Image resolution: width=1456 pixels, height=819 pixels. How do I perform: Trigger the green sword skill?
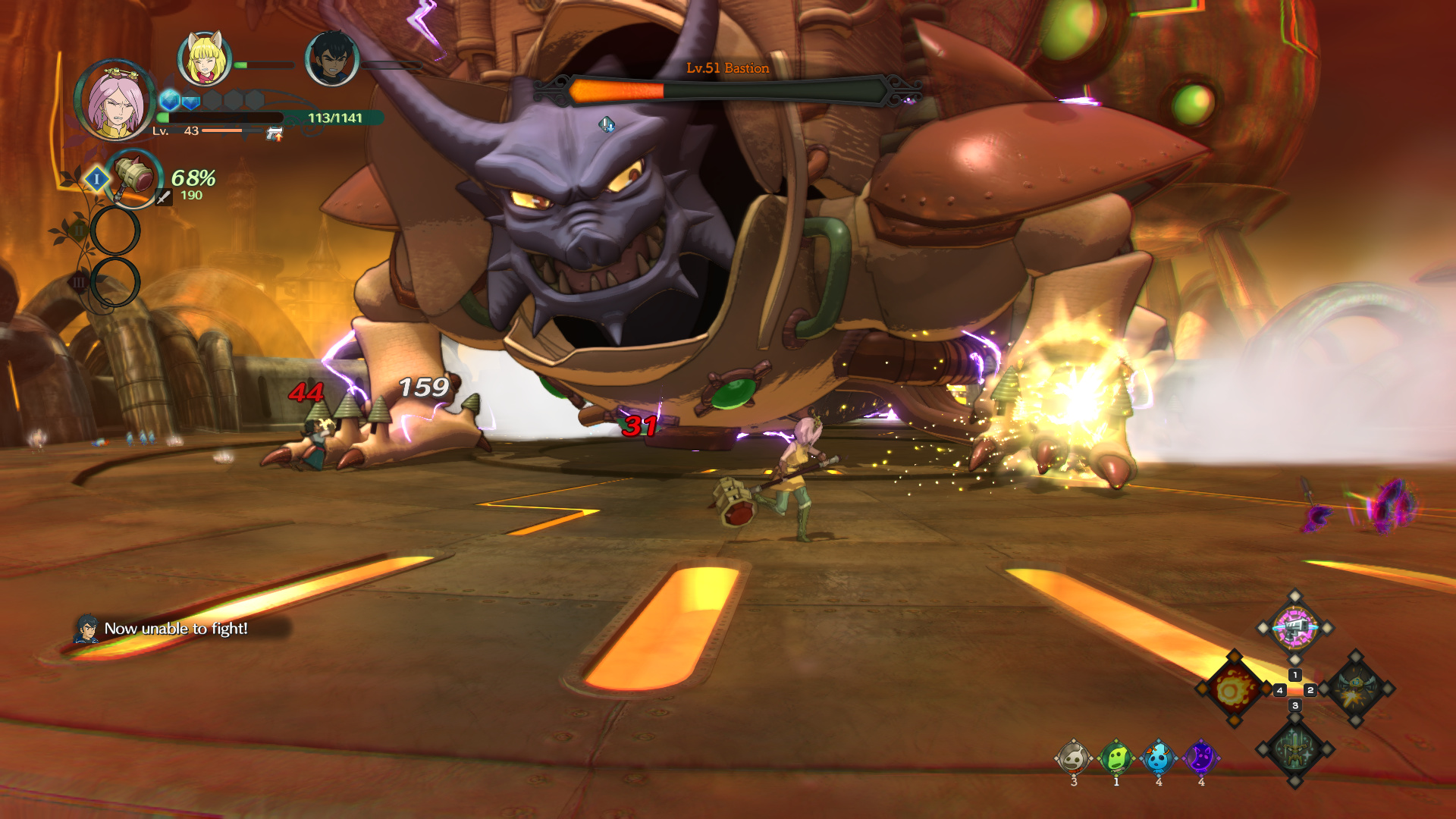pos(1294,750)
